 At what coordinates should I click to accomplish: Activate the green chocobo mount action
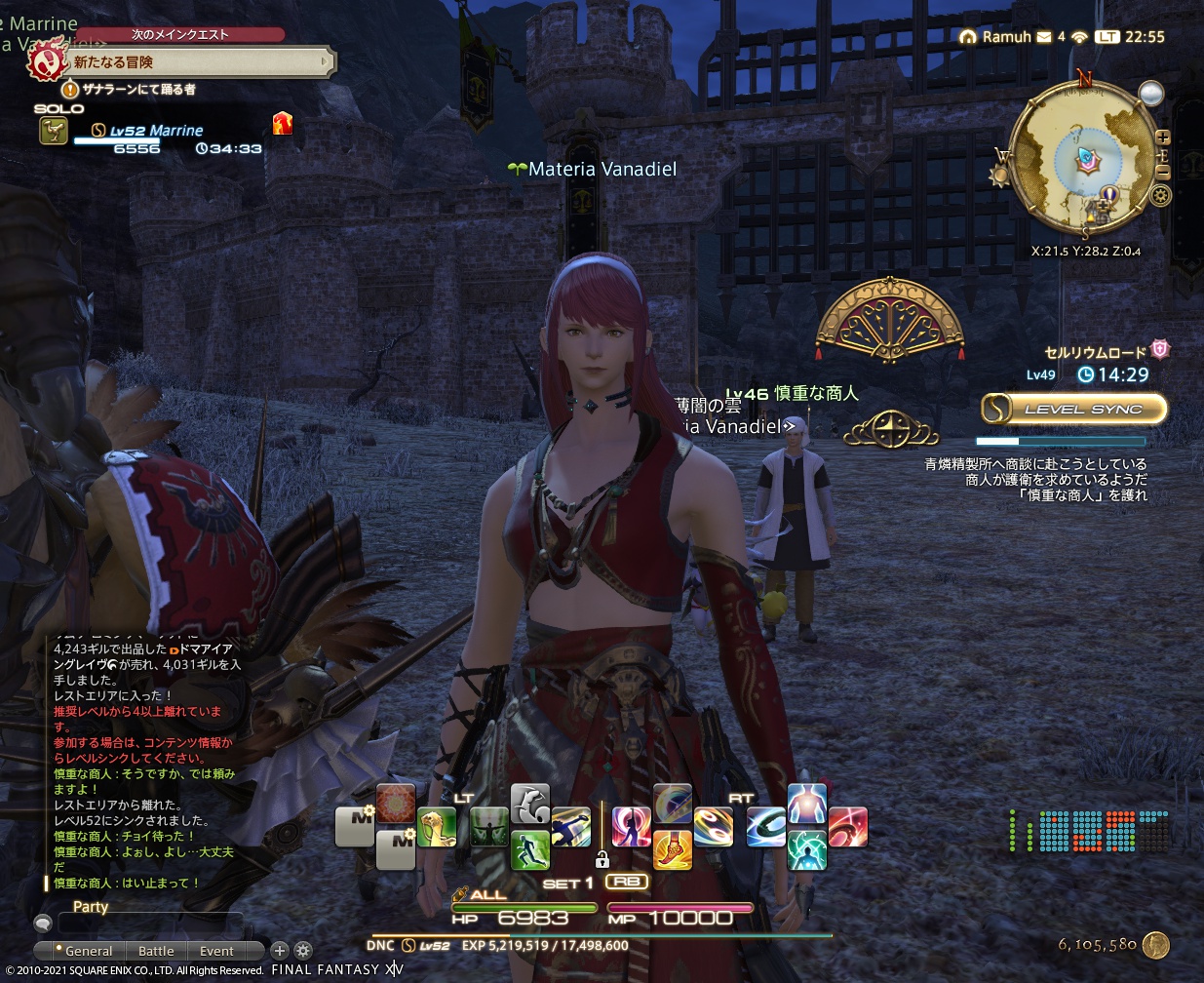coord(437,828)
